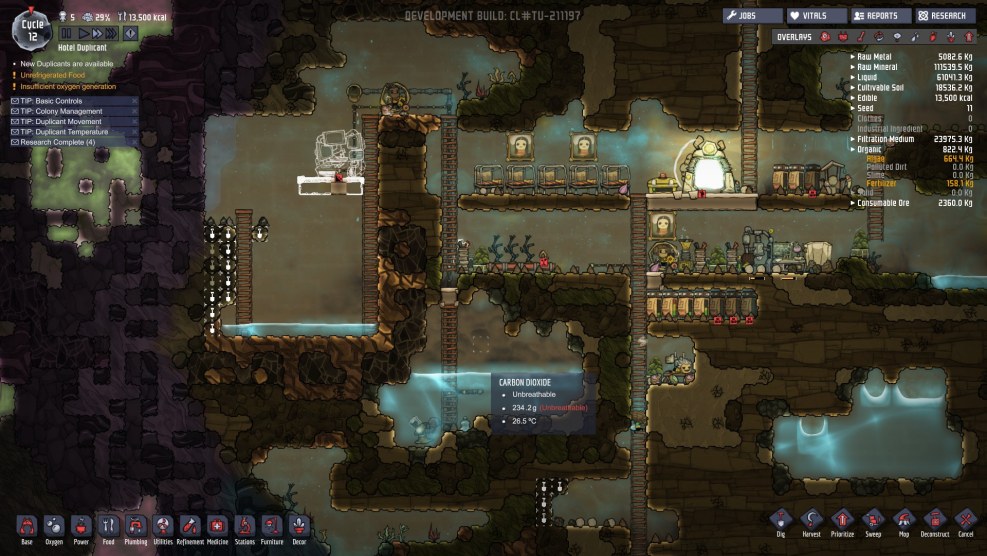The image size is (987, 556).
Task: Open the Jobs panel
Action: pos(752,16)
